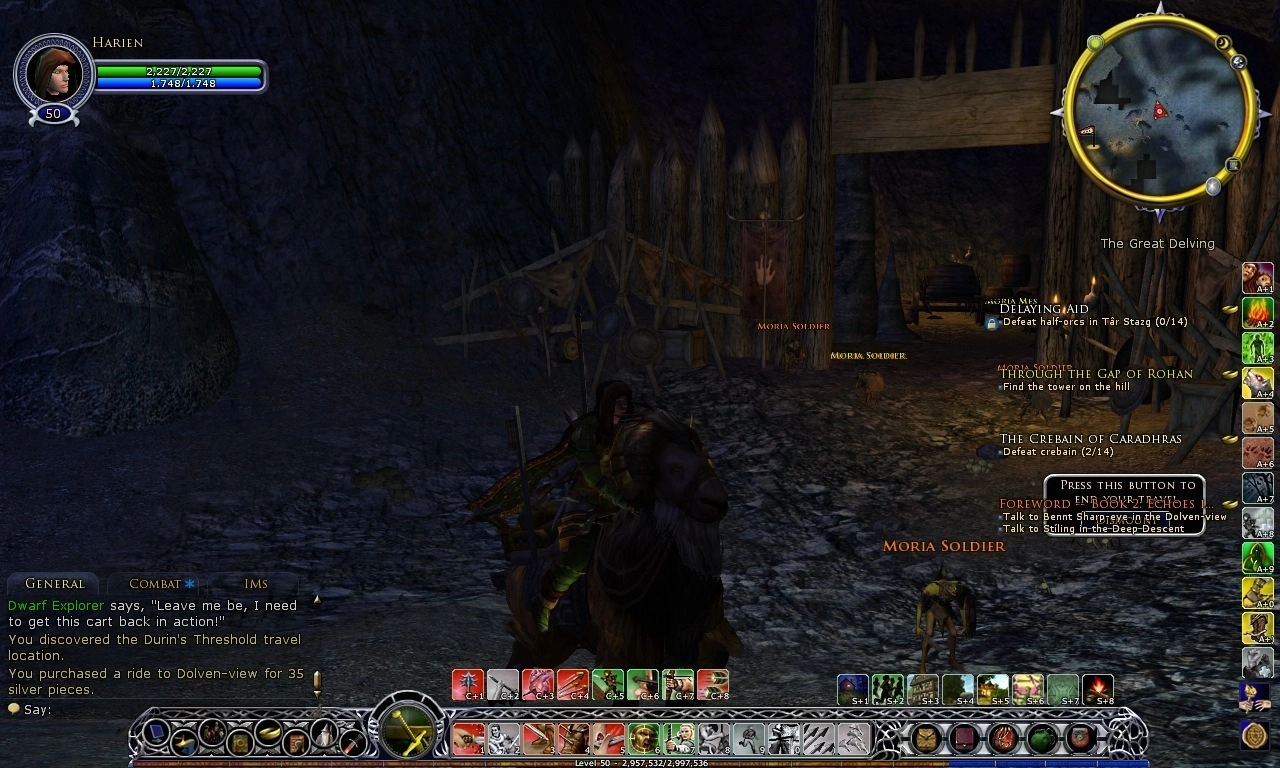This screenshot has height=768, width=1280.
Task: Click the crescent moon icon on the minimap ring
Action: point(1222,43)
